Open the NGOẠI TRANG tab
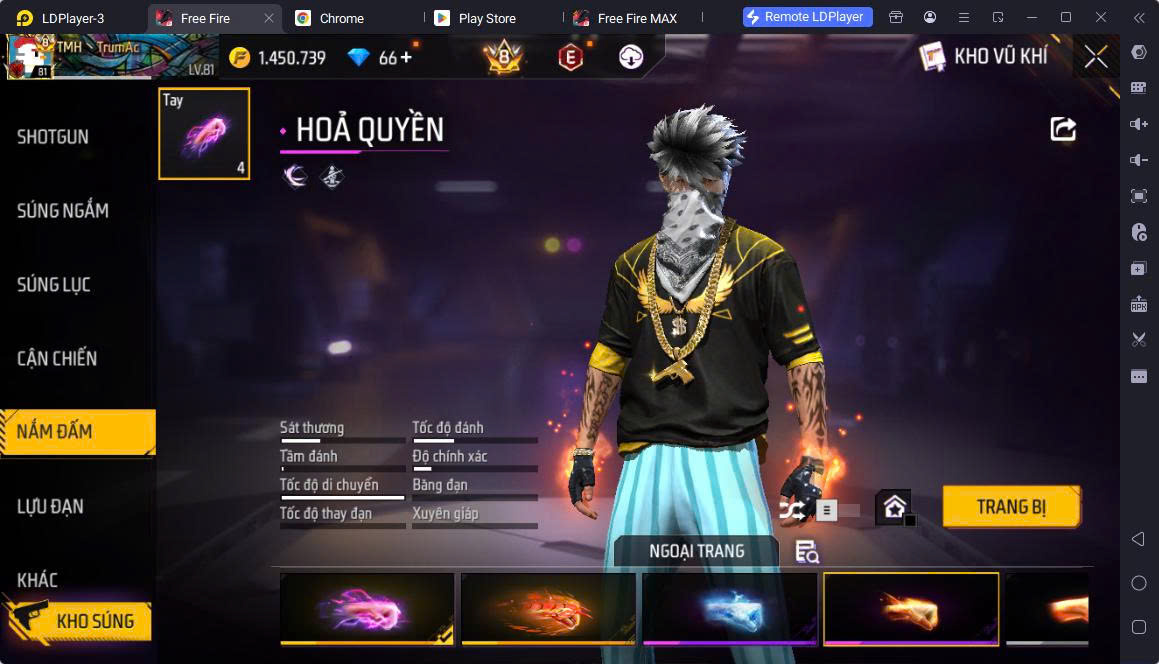The image size is (1159, 664). (697, 551)
